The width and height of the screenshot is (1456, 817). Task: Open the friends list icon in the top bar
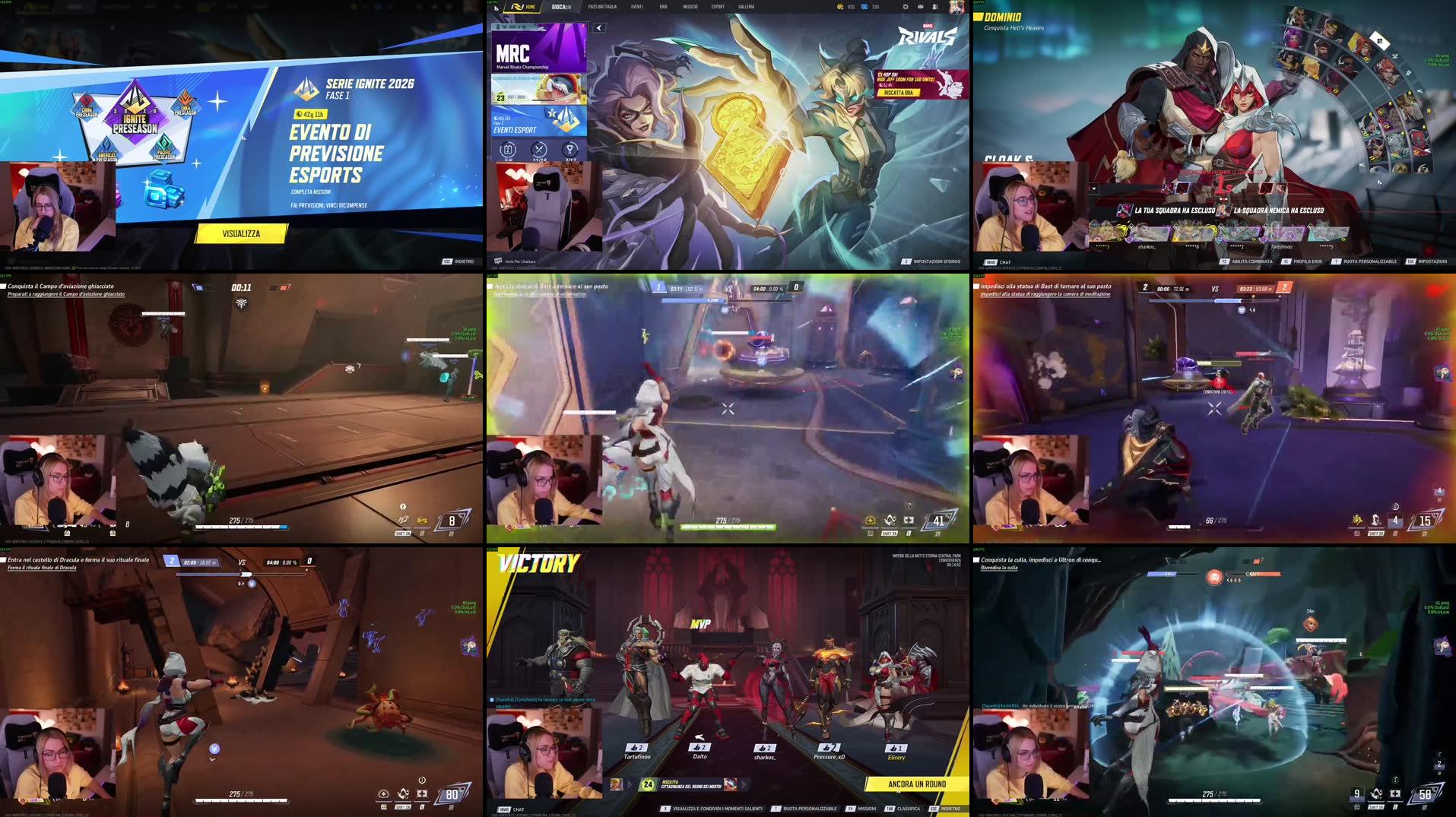click(x=935, y=7)
